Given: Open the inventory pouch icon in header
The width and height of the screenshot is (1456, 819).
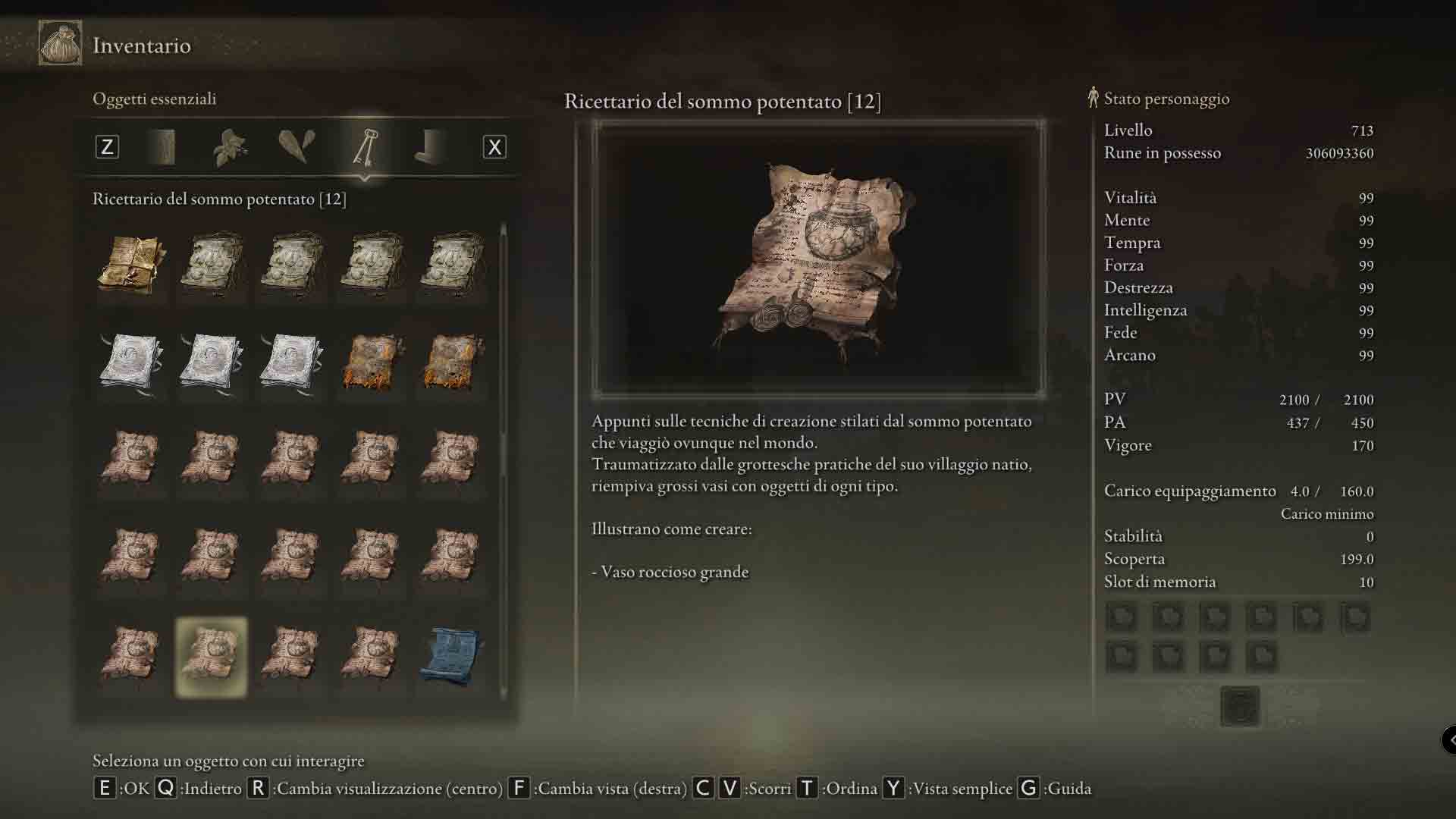Looking at the screenshot, I should 60,44.
